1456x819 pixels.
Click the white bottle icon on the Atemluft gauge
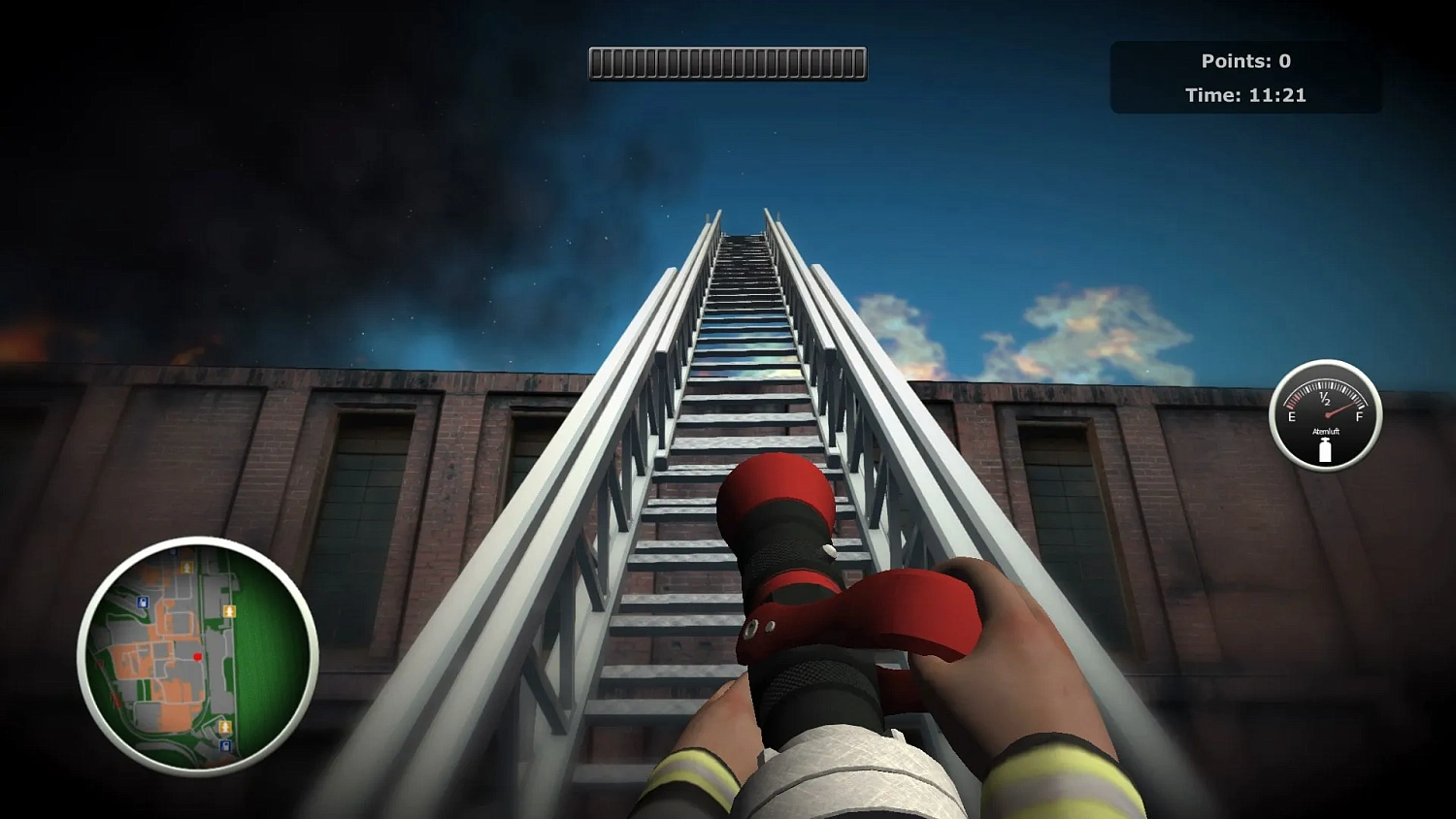click(x=1325, y=450)
